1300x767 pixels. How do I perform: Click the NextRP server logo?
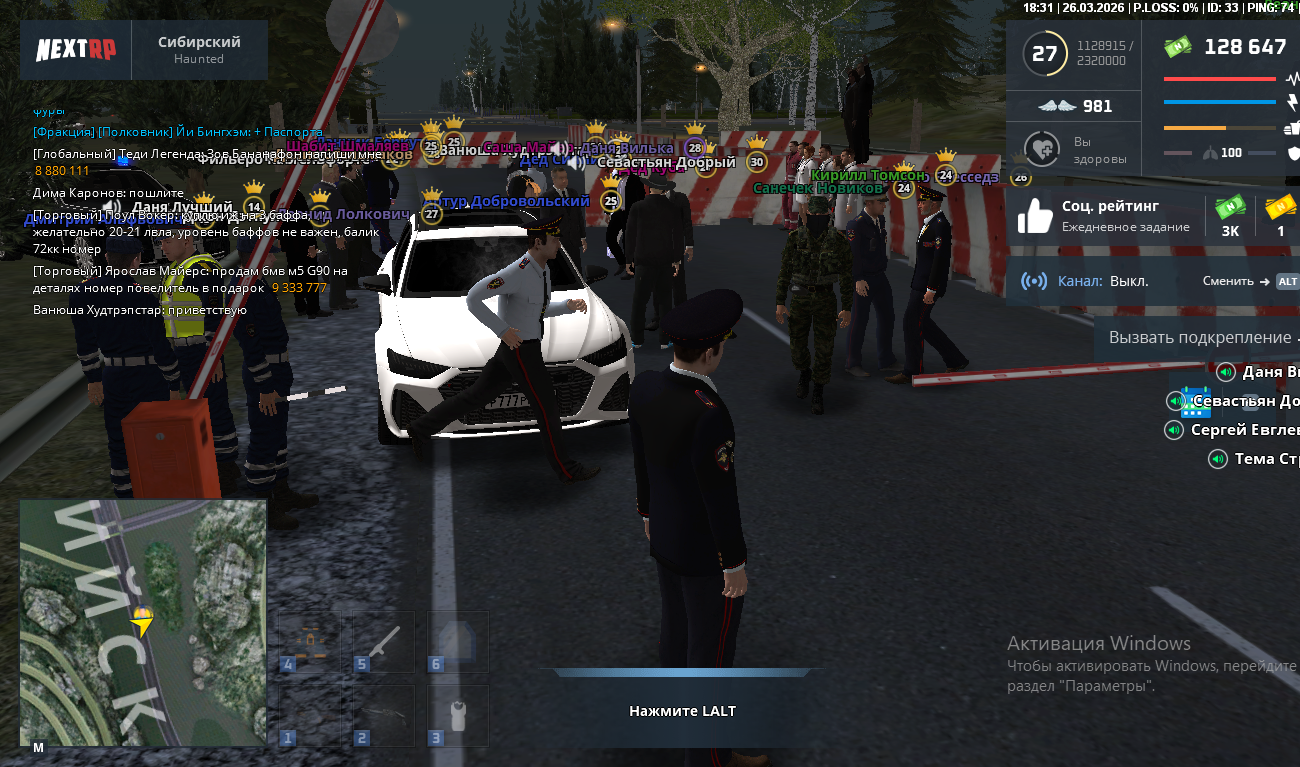(x=76, y=50)
